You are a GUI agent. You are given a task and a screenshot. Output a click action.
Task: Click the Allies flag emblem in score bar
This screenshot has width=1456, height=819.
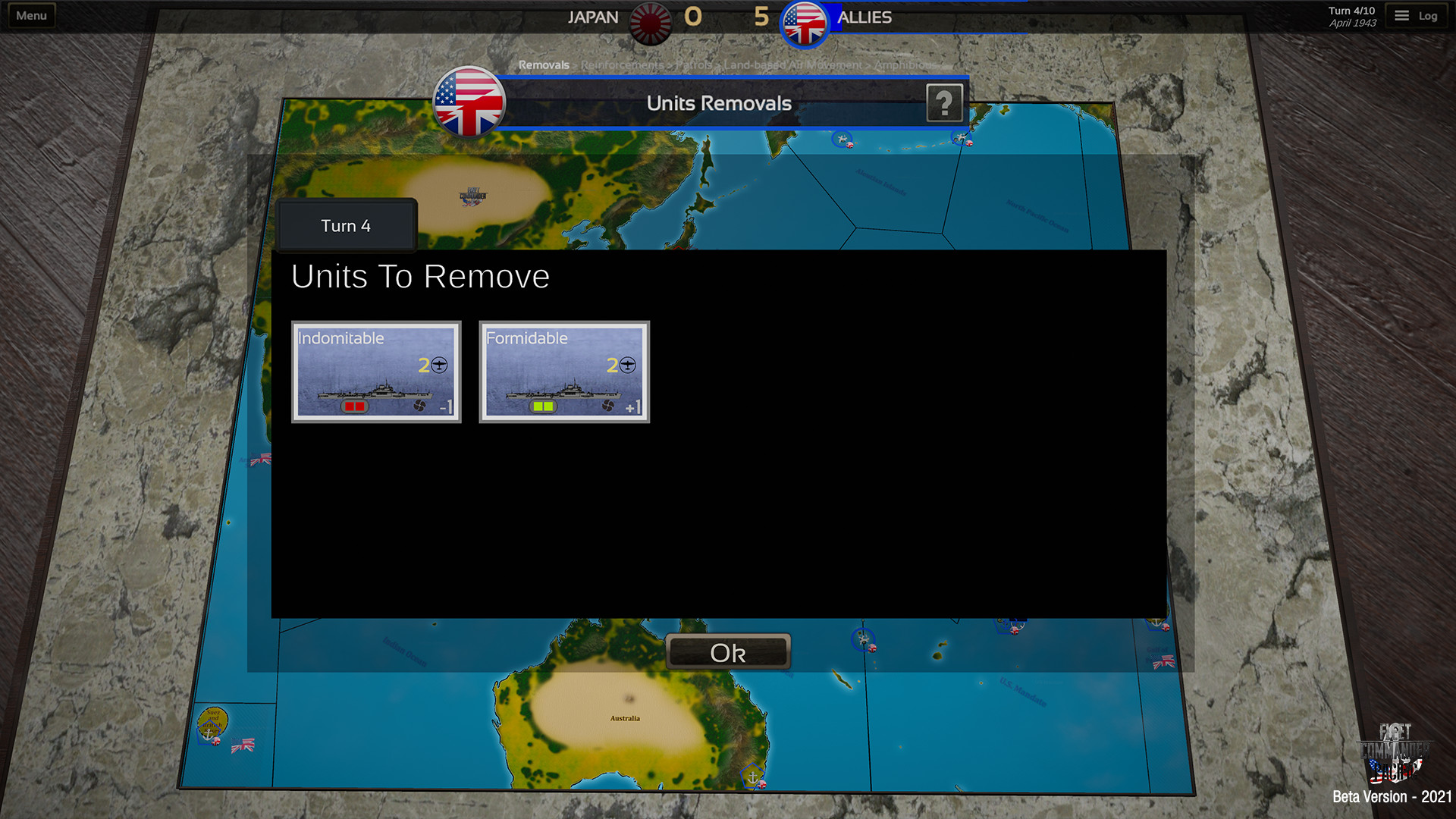805,23
